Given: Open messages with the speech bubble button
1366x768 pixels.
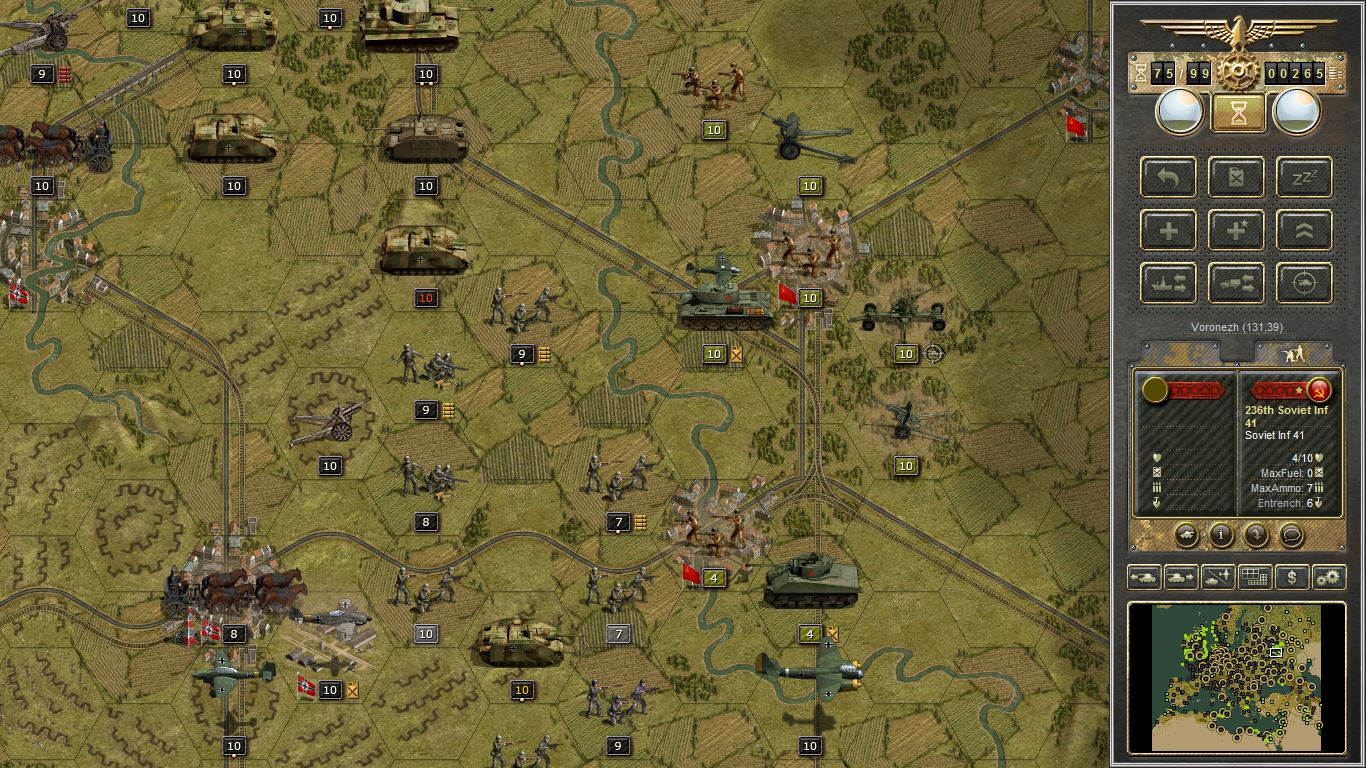Looking at the screenshot, I should point(1291,536).
